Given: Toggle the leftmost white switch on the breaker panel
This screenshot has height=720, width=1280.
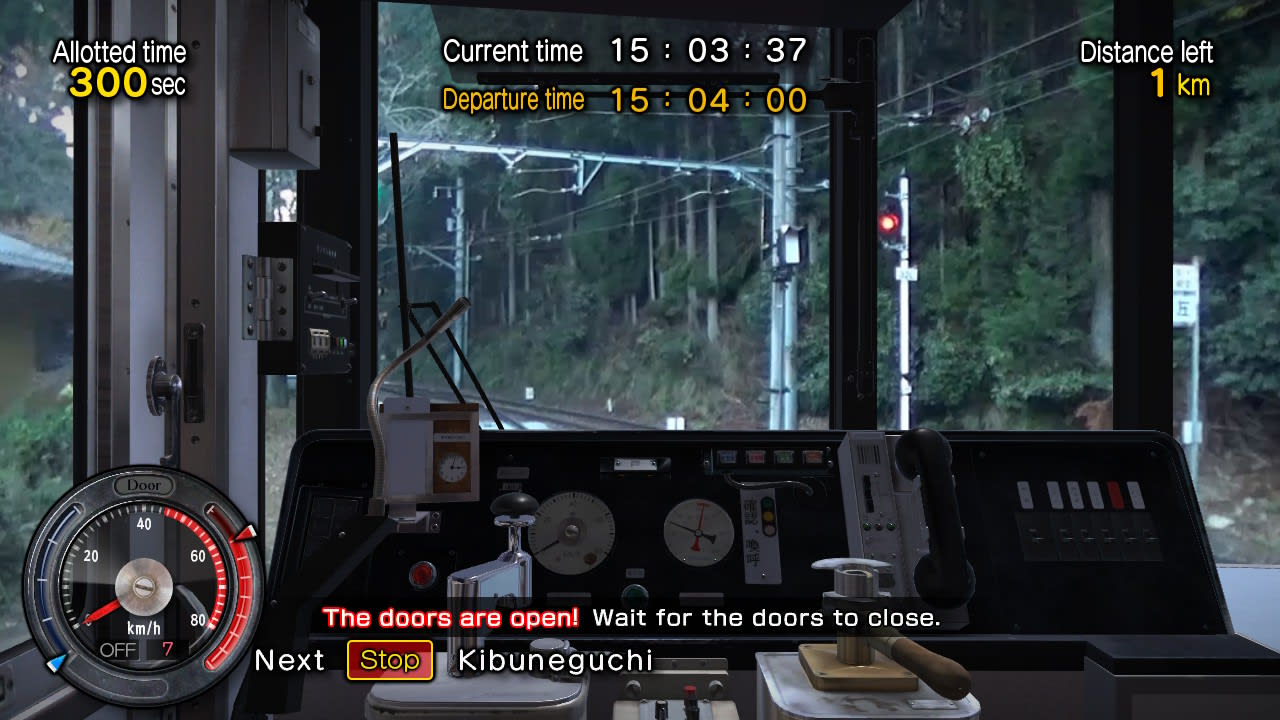Looking at the screenshot, I should (x=1026, y=494).
